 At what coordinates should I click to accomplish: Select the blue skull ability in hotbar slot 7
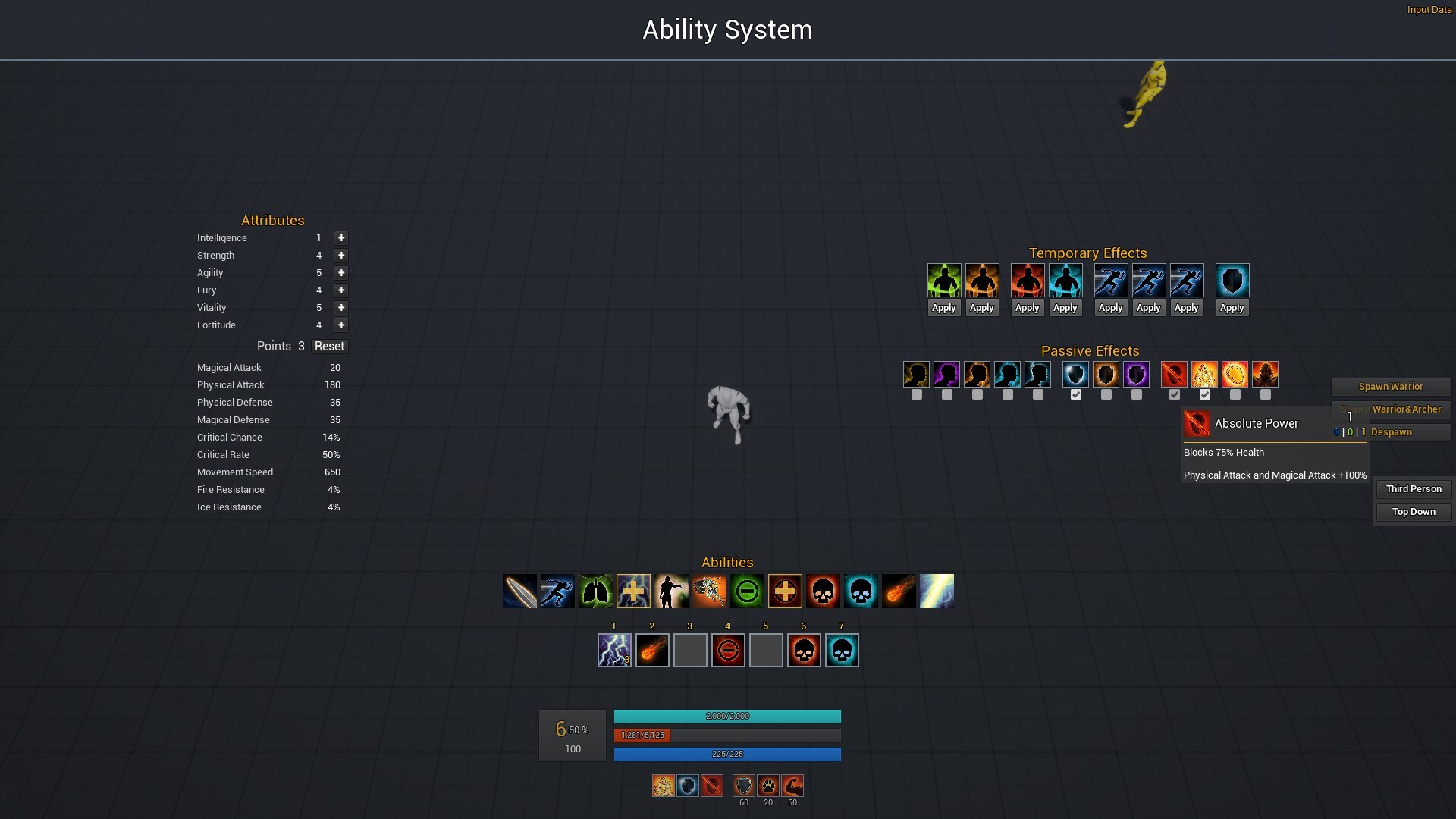click(x=842, y=651)
